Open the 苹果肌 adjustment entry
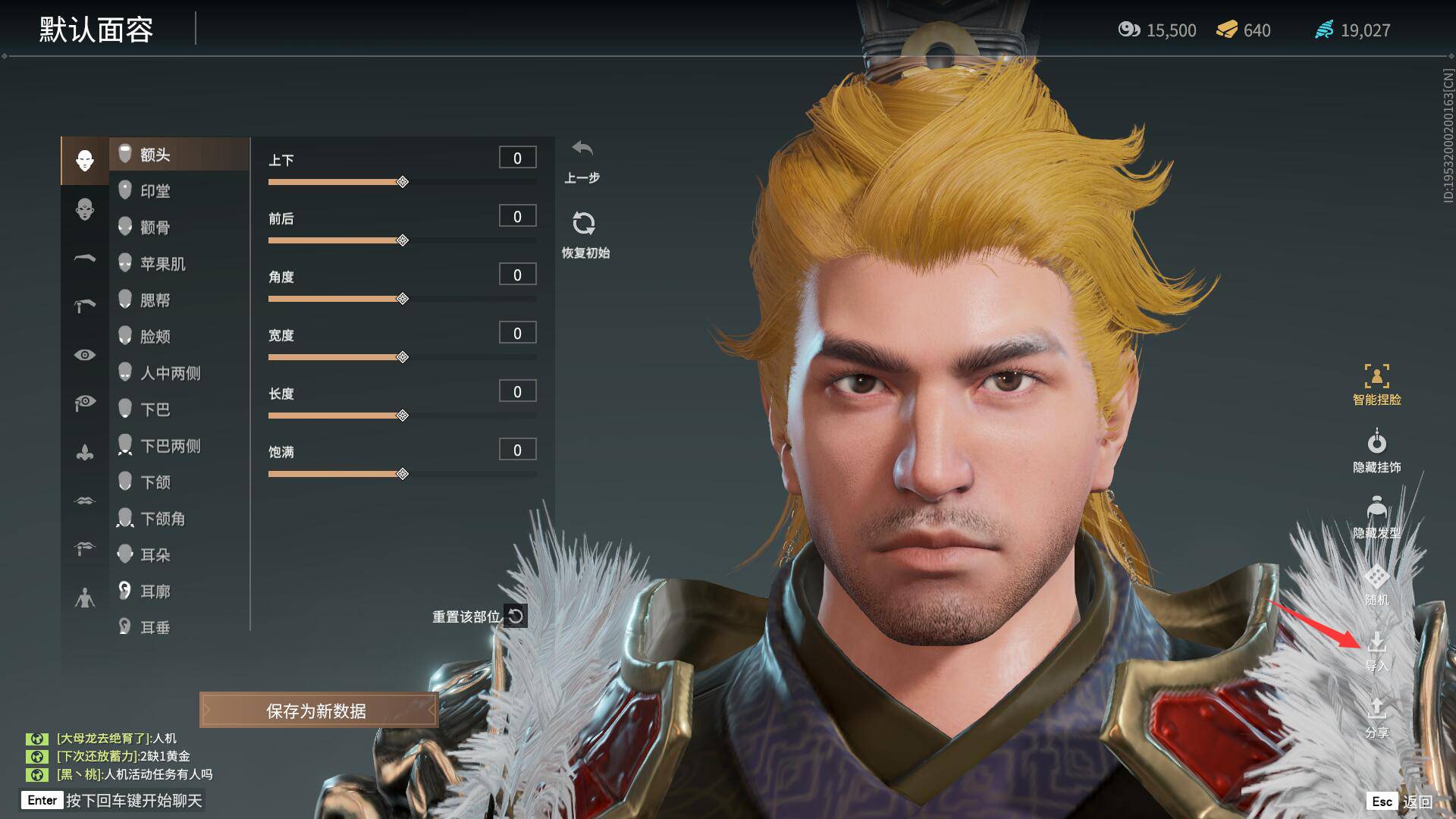The image size is (1456, 819). pos(162,264)
